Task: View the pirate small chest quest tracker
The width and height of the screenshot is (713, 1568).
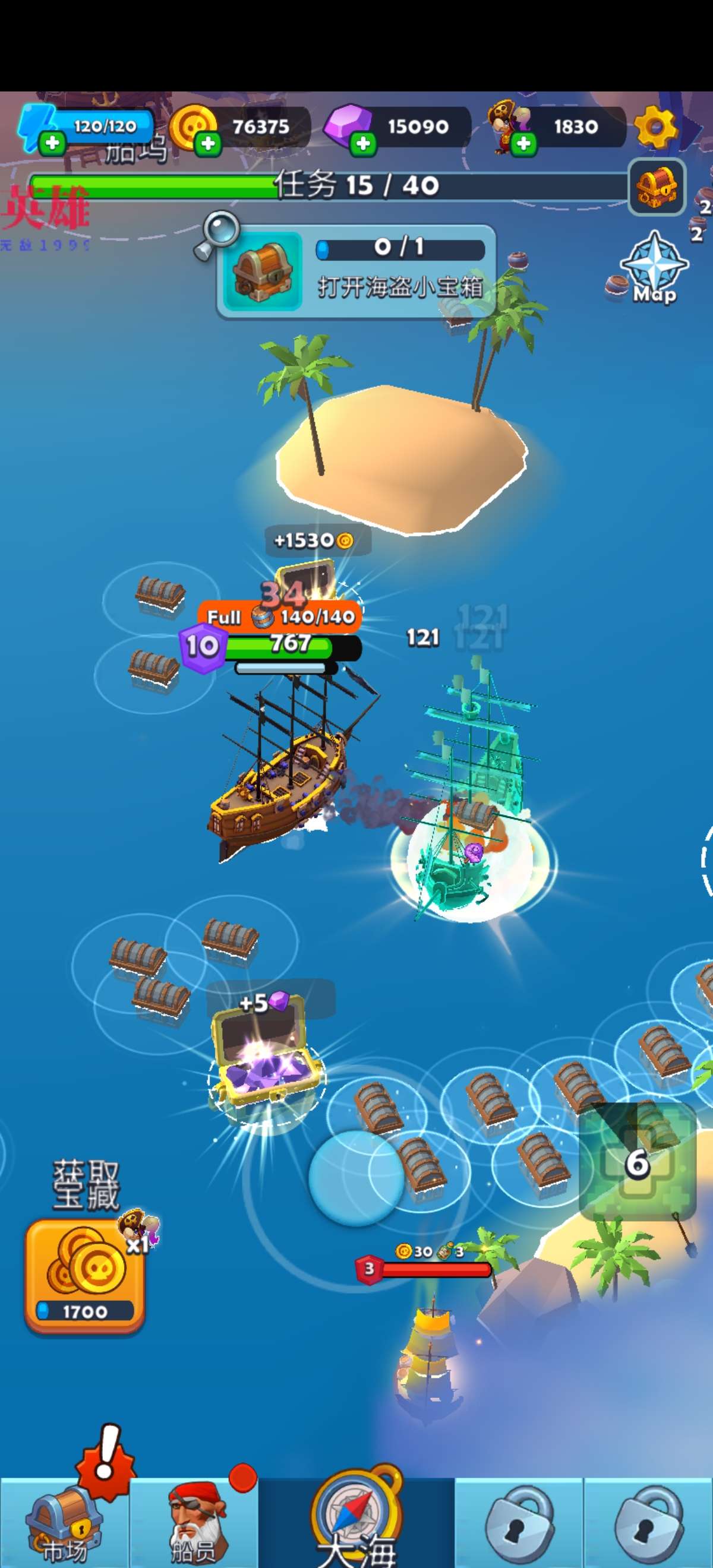Action: click(356, 271)
